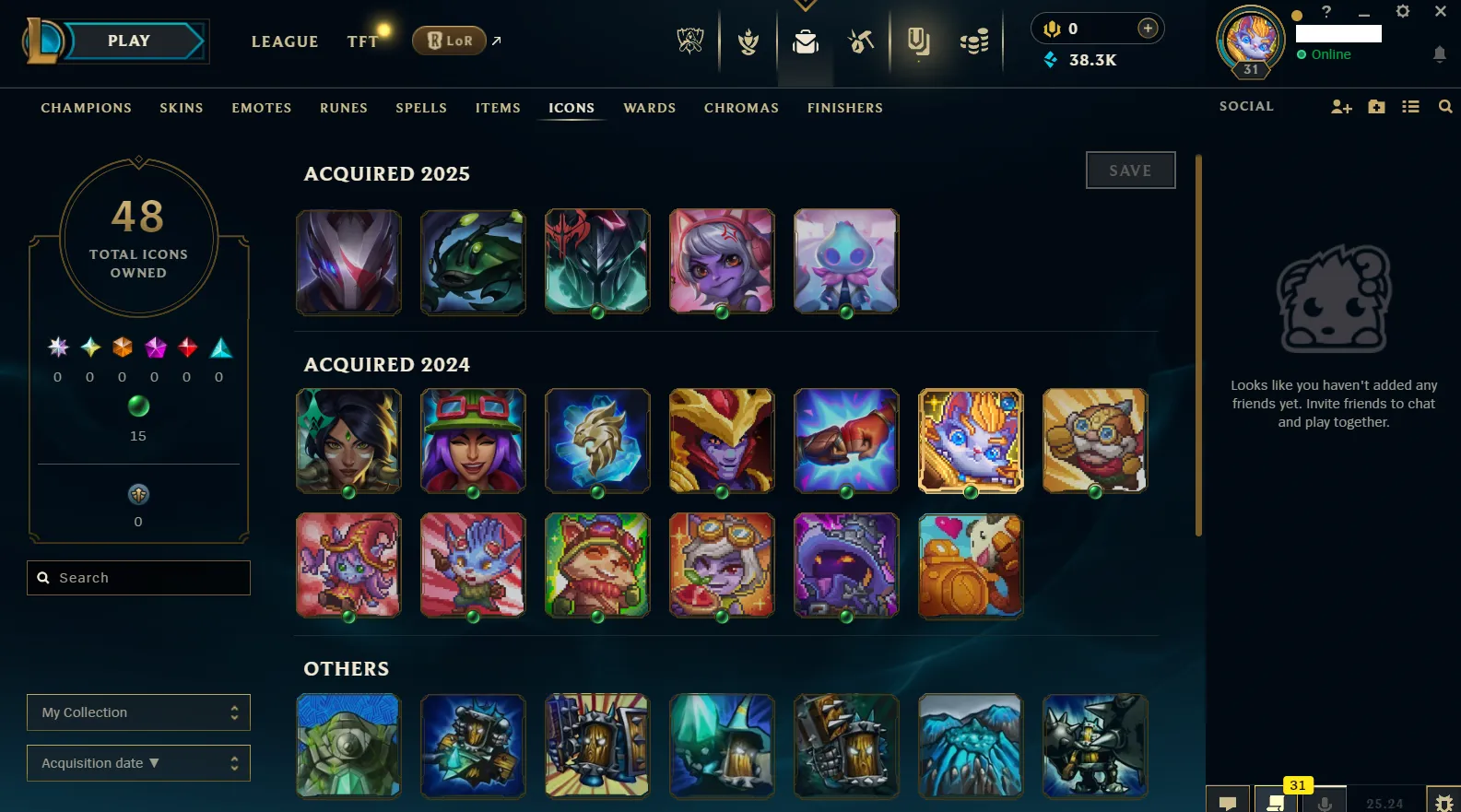1461x812 pixels.
Task: Switch to the CHROMAS tab
Action: pyautogui.click(x=741, y=108)
